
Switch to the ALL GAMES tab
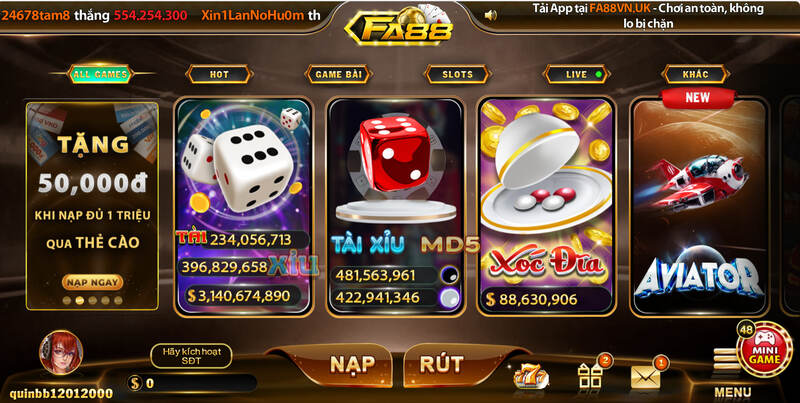99,74
